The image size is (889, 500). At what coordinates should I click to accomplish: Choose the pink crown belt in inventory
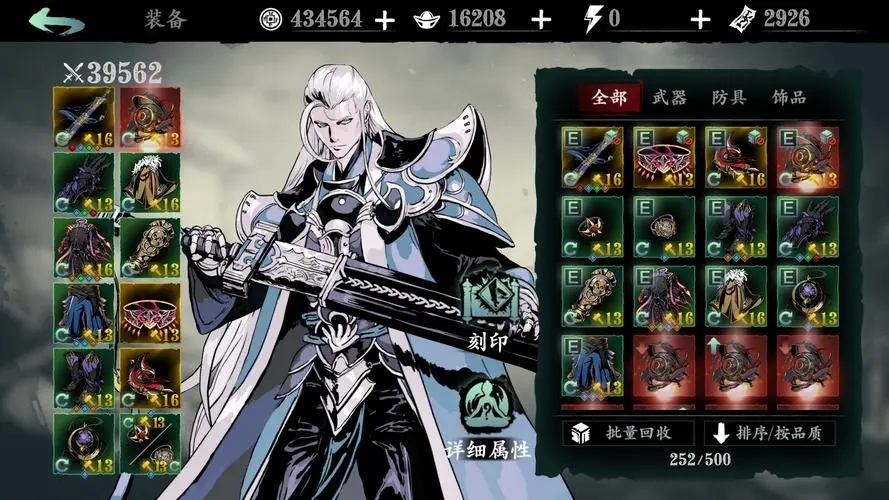pos(664,157)
